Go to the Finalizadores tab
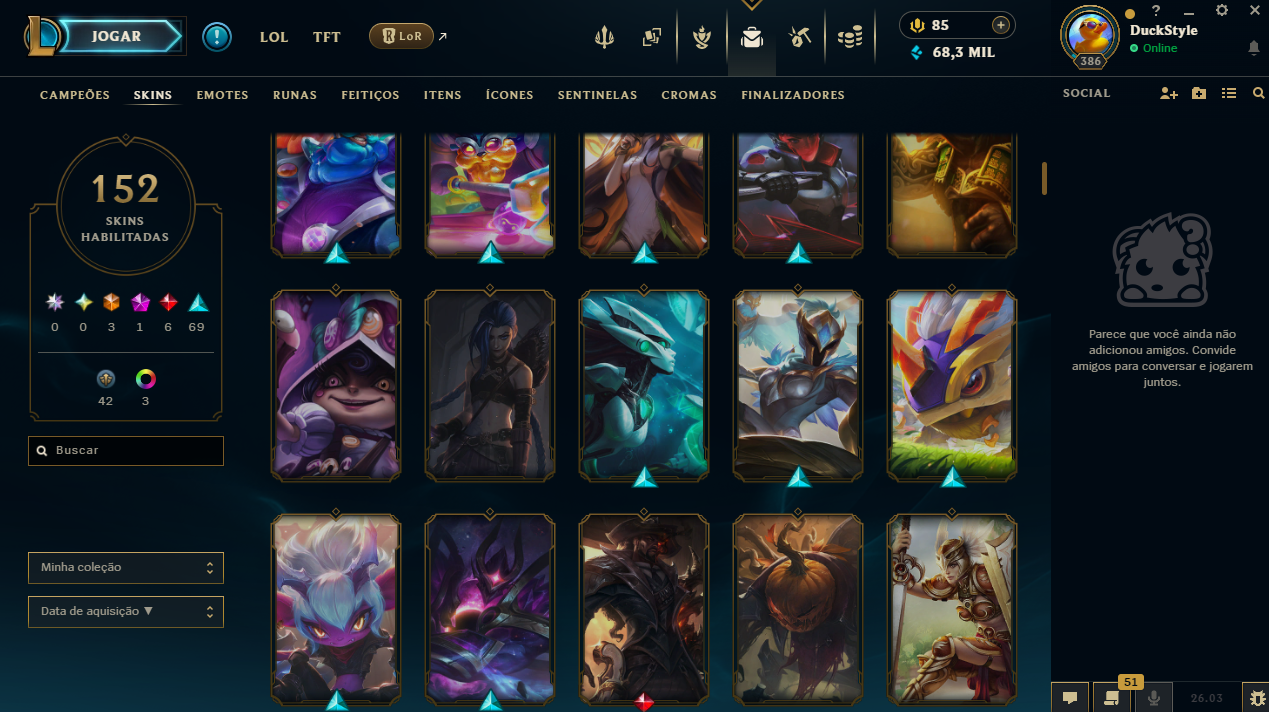Viewport: 1269px width, 712px height. pyautogui.click(x=793, y=95)
